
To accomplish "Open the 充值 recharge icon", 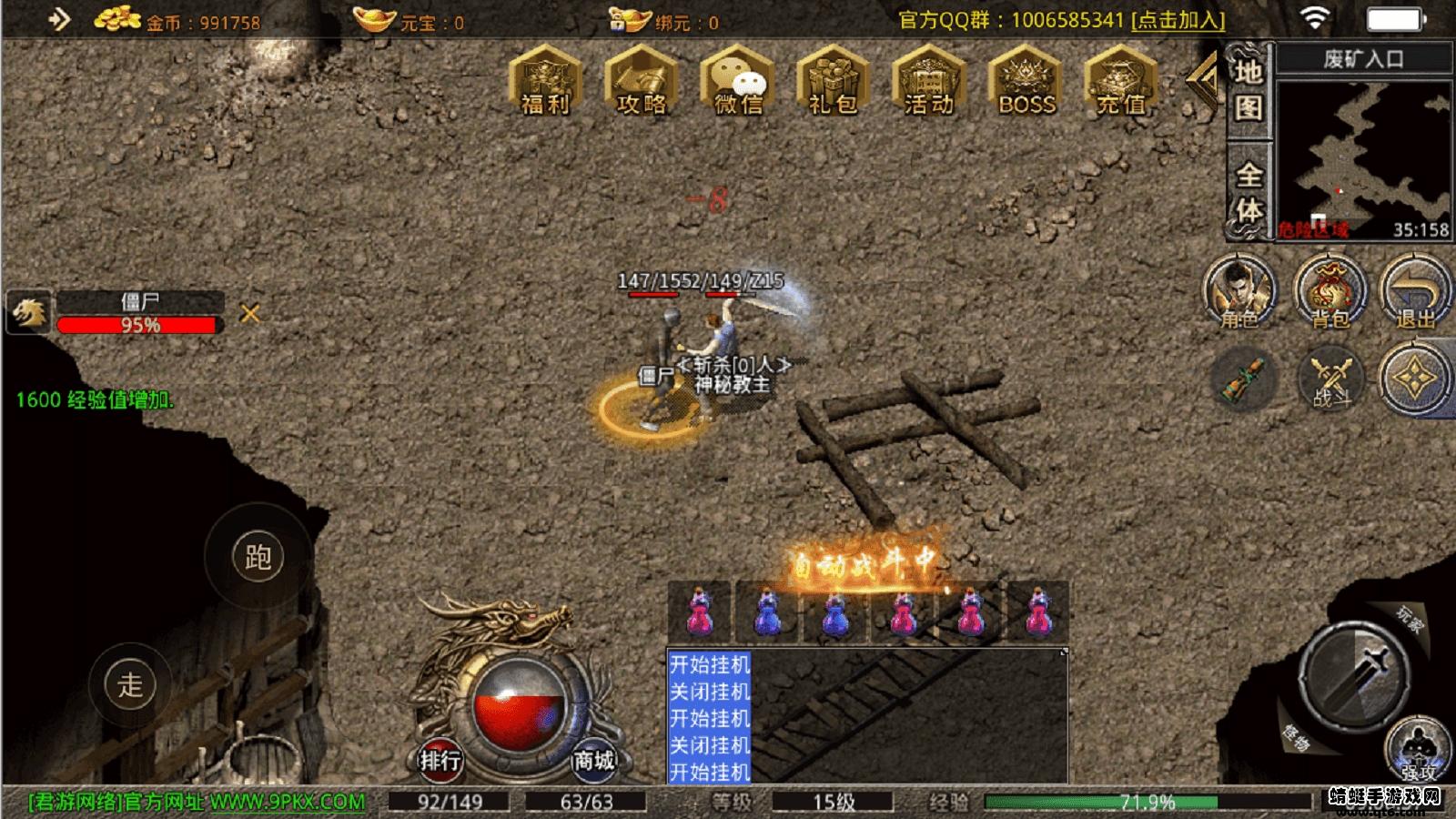I will click(1117, 86).
